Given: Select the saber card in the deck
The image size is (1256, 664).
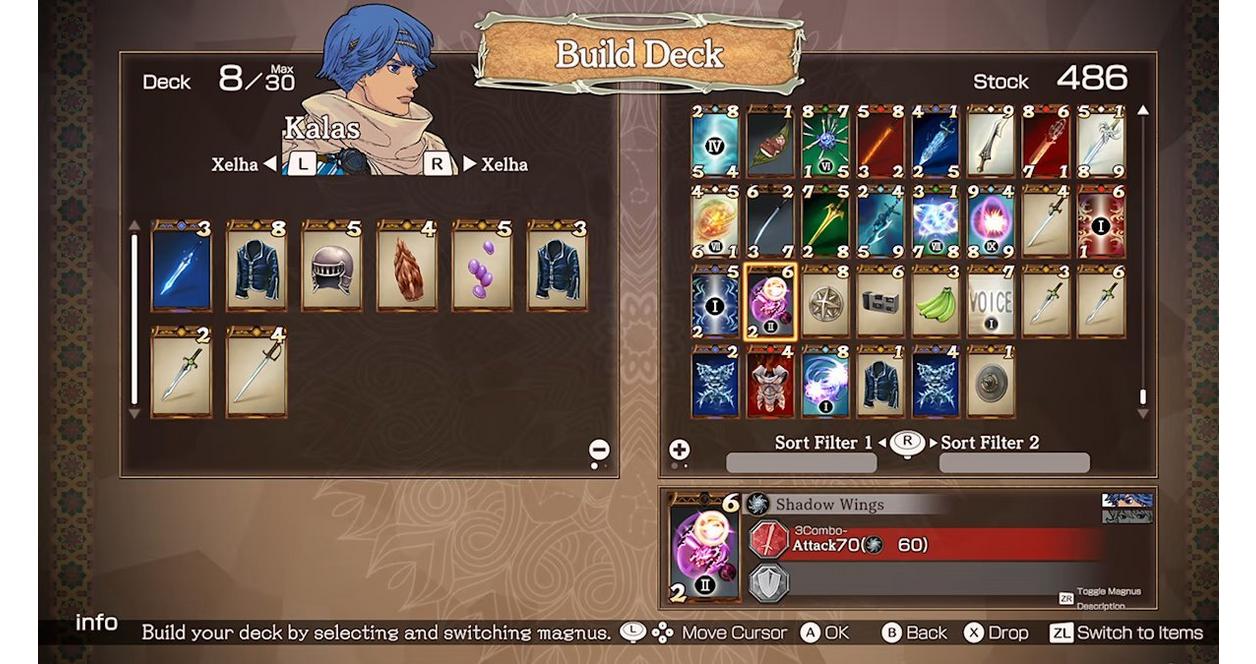Looking at the screenshot, I should pyautogui.click(x=256, y=371).
